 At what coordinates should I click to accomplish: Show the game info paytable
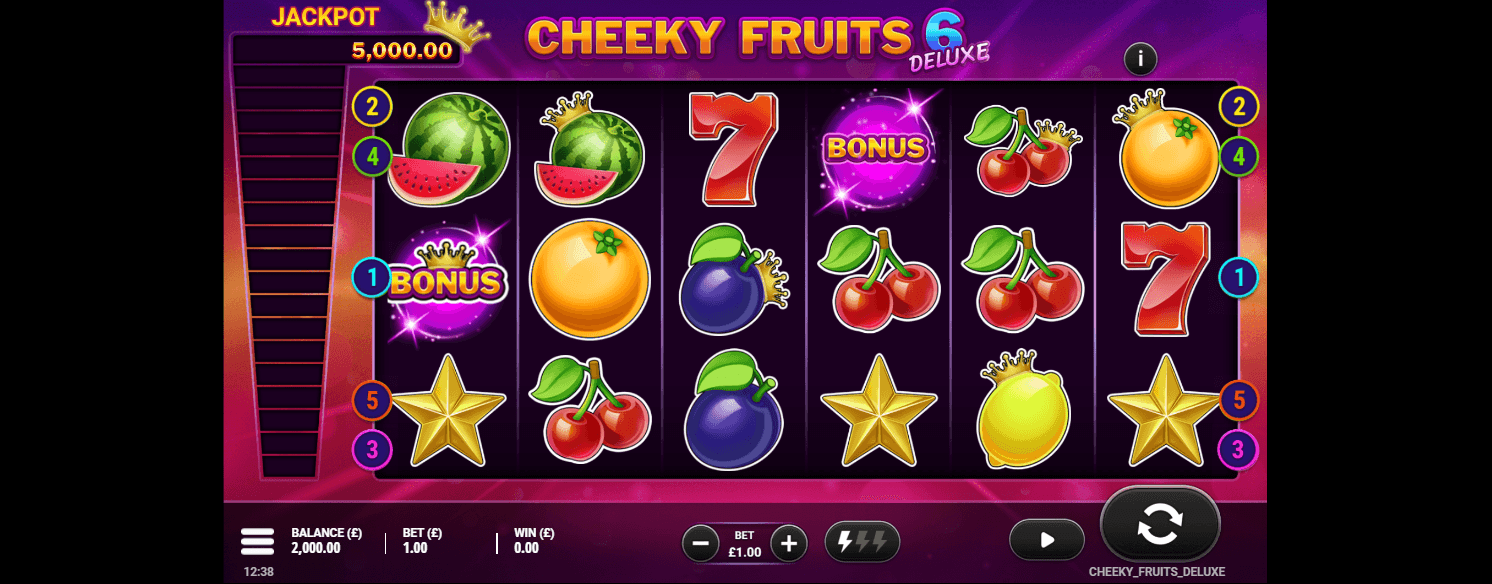(x=1140, y=59)
